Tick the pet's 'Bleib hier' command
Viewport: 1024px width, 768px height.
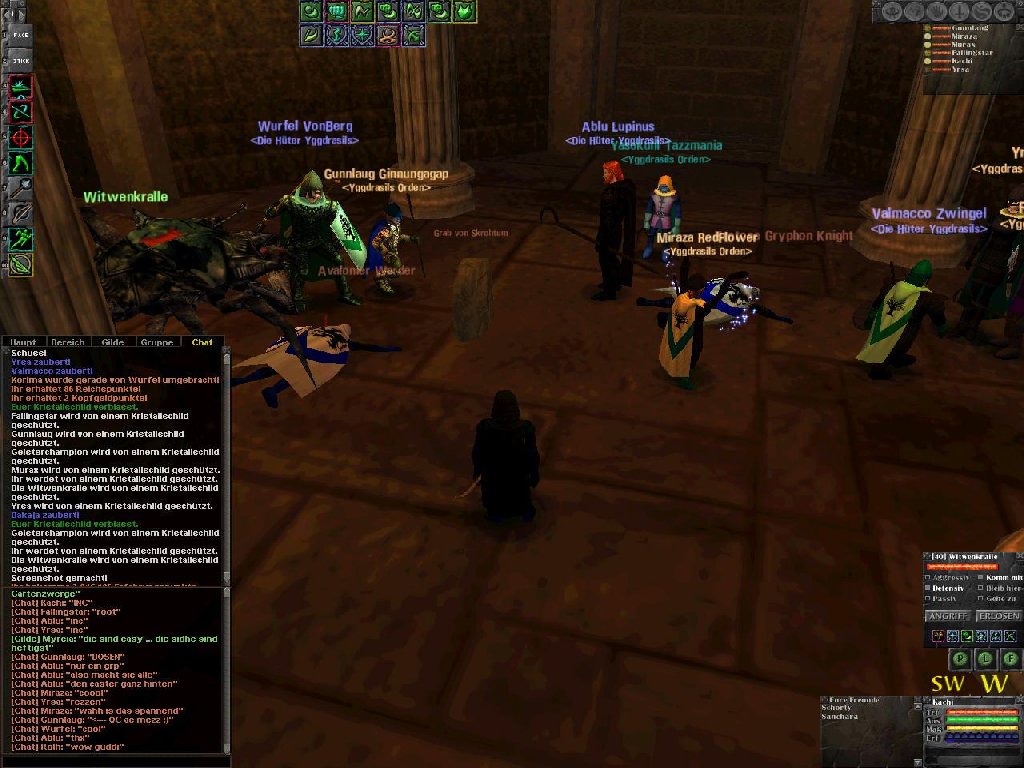[x=978, y=588]
